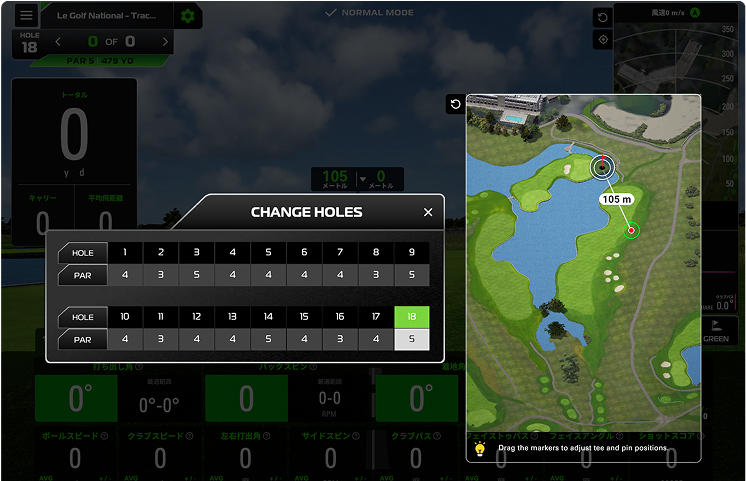The image size is (746, 481).
Task: Reset the hole map marker positions
Action: pyautogui.click(x=456, y=105)
